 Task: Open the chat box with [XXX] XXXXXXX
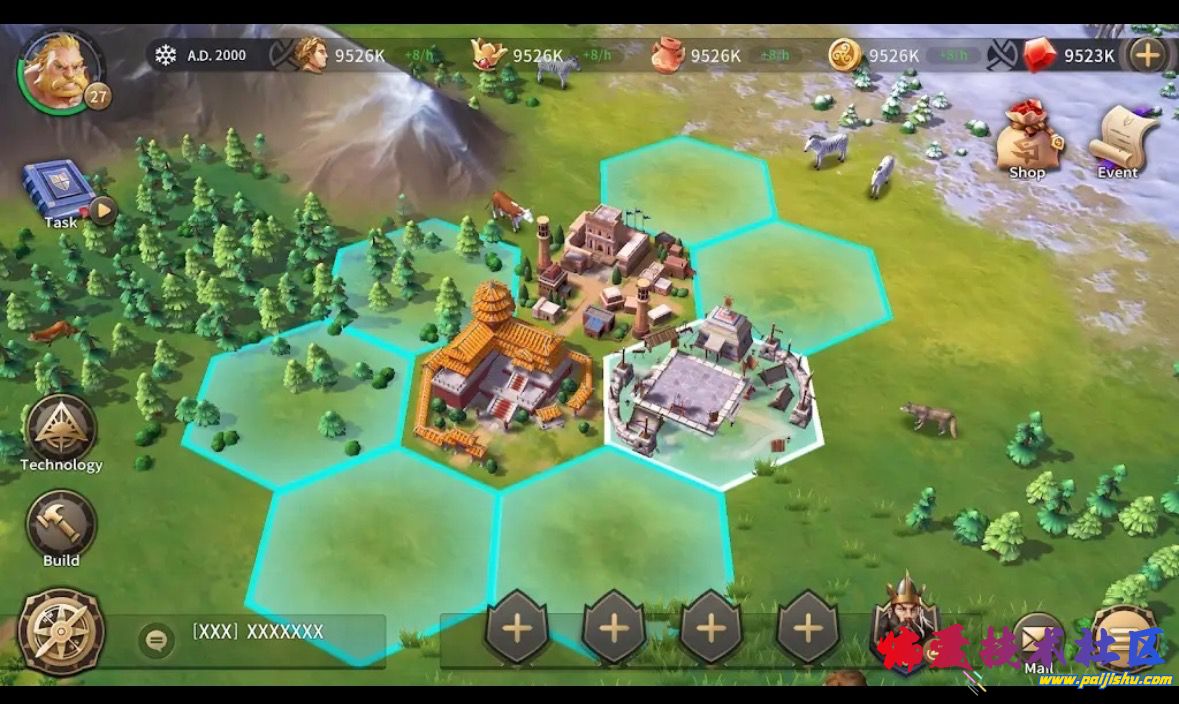258,633
